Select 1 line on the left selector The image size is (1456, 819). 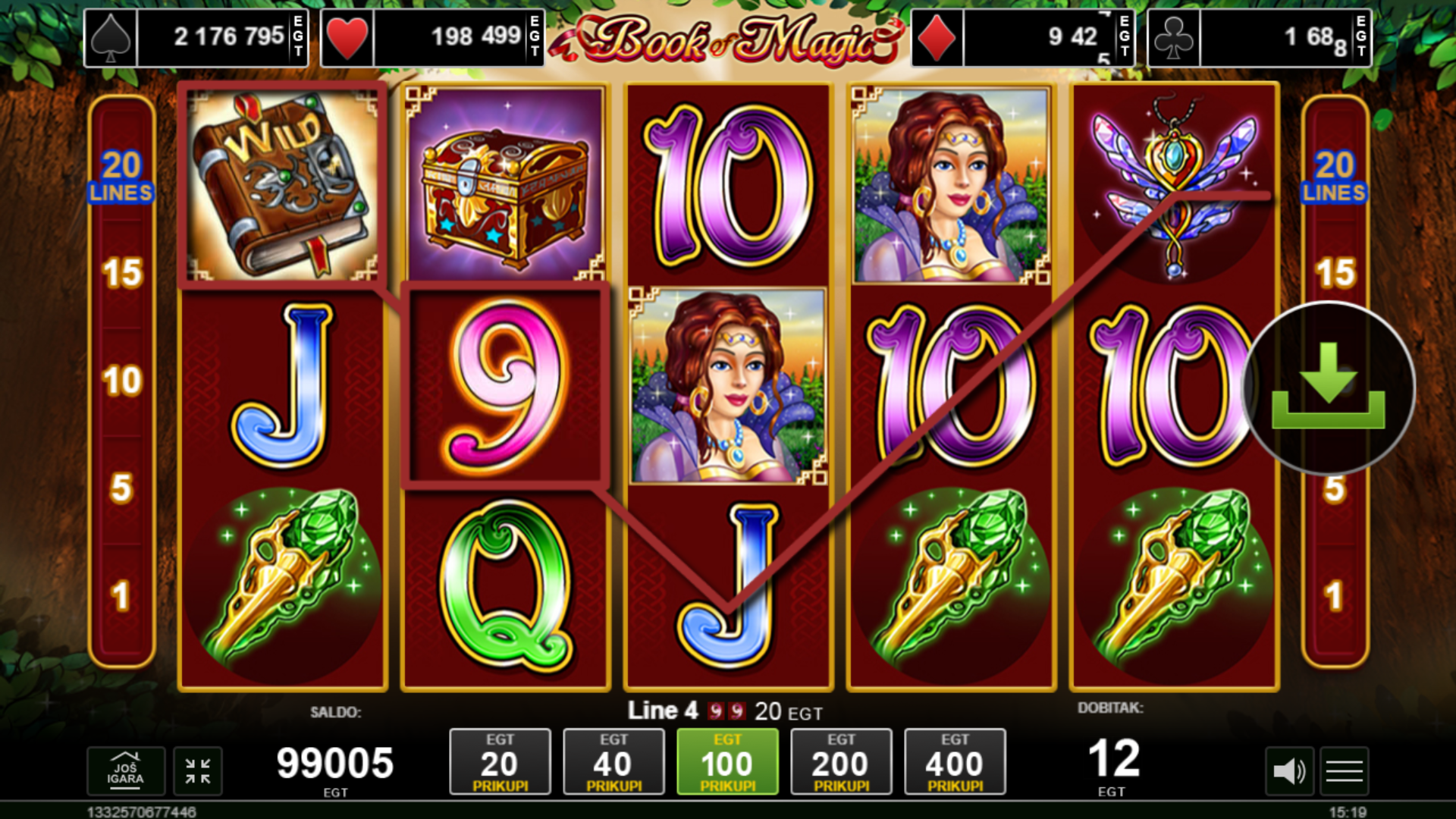click(122, 596)
